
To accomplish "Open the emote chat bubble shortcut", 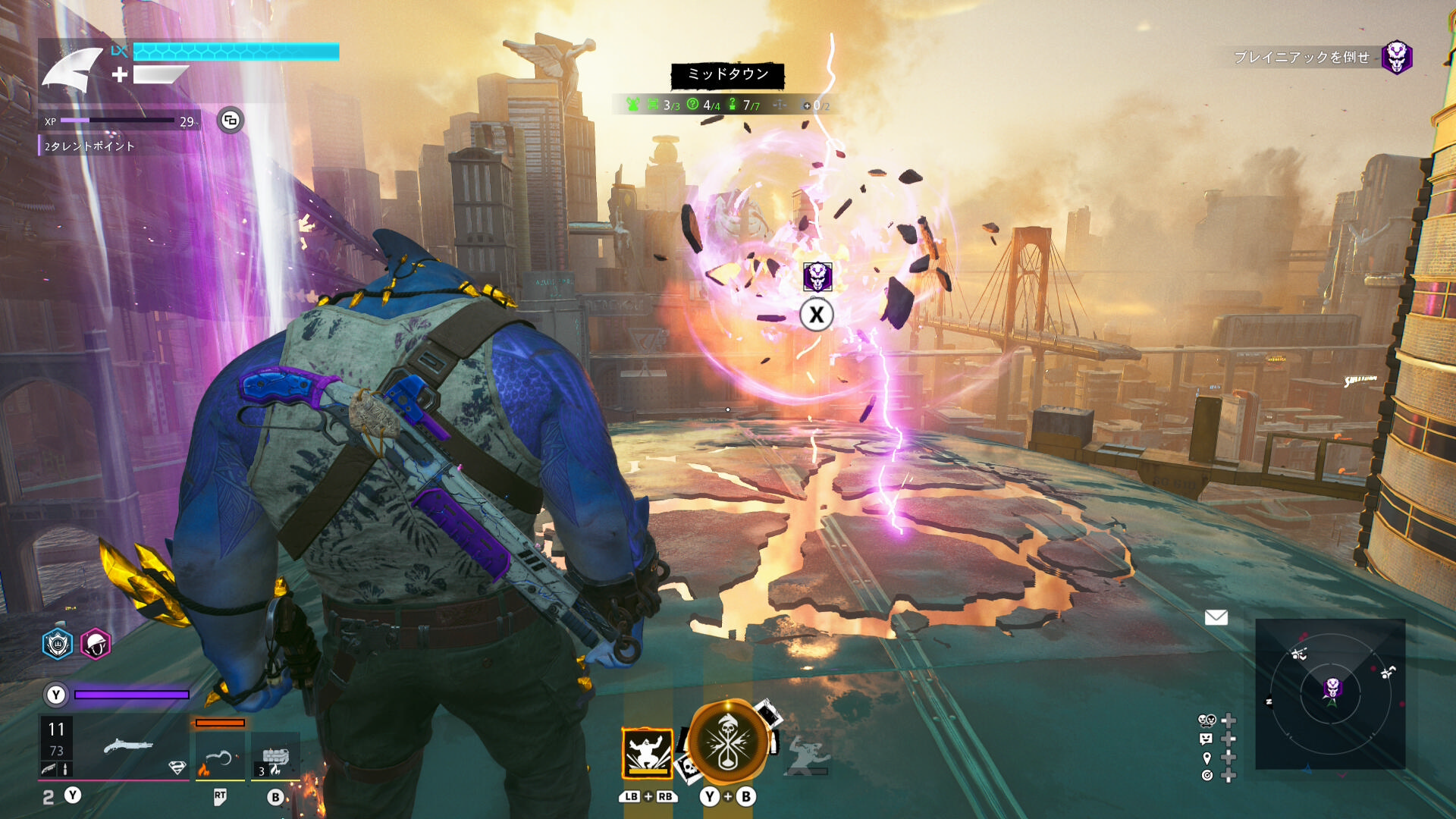I will pyautogui.click(x=1207, y=739).
